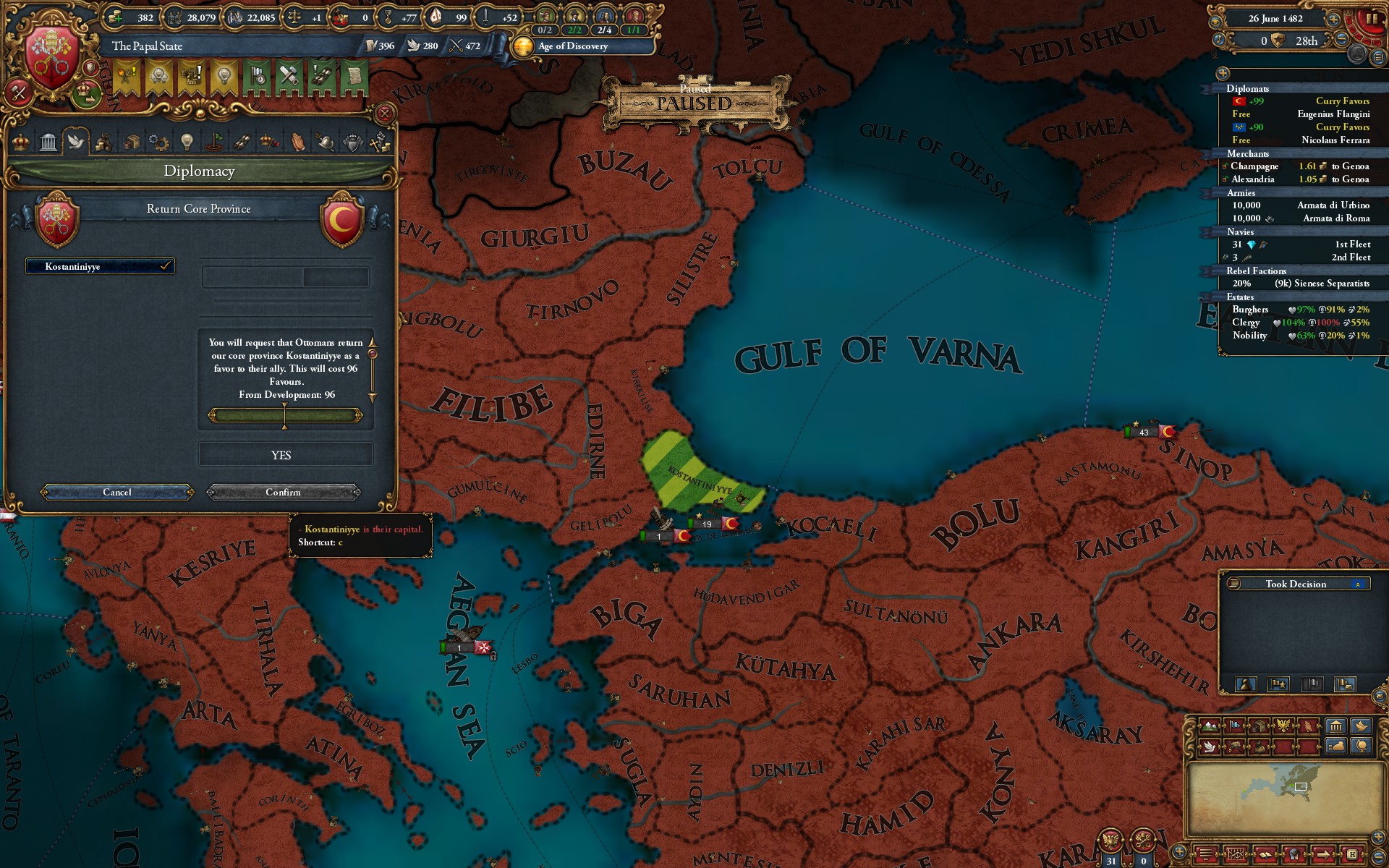The image size is (1389, 868).
Task: Switch to the Government tab
Action: tap(48, 142)
